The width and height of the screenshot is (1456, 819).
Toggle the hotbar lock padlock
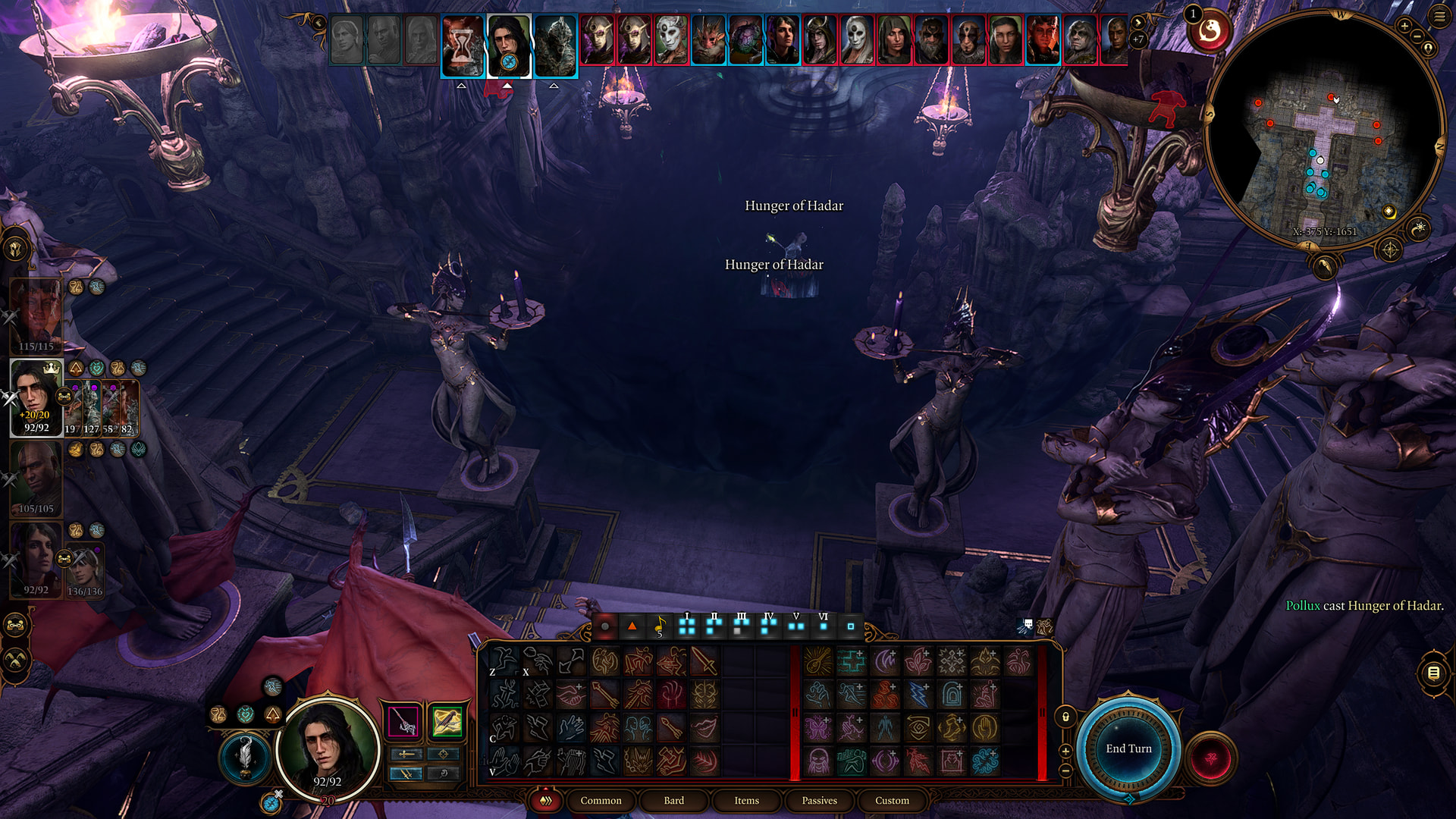[1065, 717]
